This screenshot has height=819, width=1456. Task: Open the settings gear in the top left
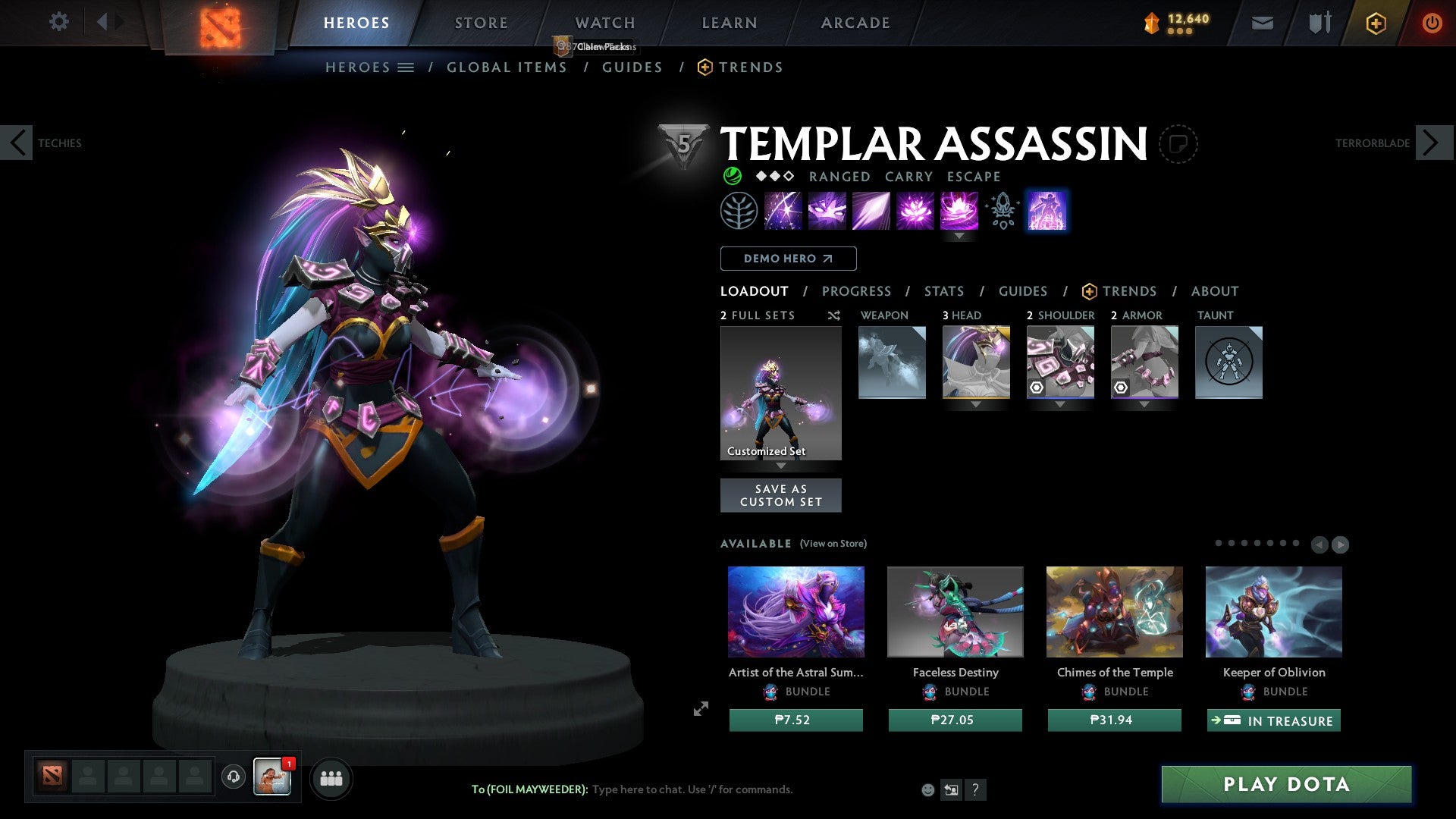[x=58, y=22]
